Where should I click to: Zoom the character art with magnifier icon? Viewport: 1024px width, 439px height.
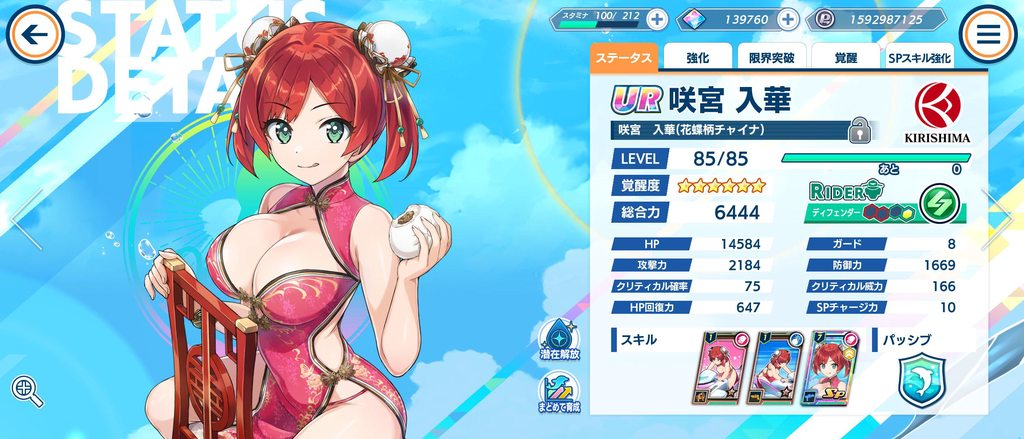(27, 390)
